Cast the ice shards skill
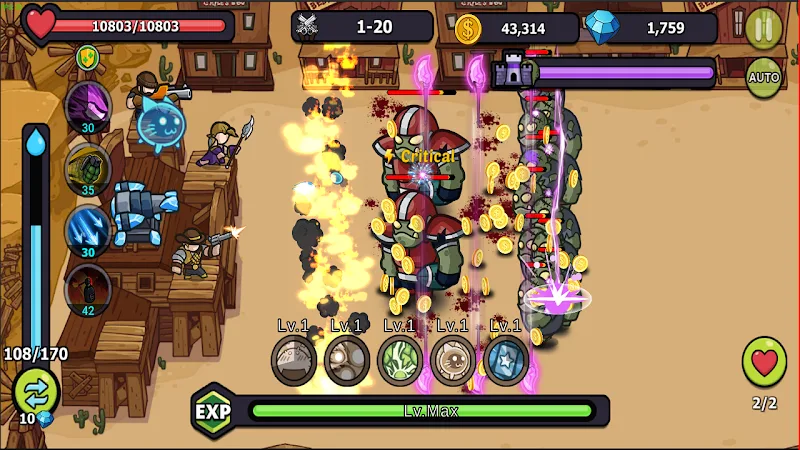Screen dimensions: 800x450 click(87, 229)
